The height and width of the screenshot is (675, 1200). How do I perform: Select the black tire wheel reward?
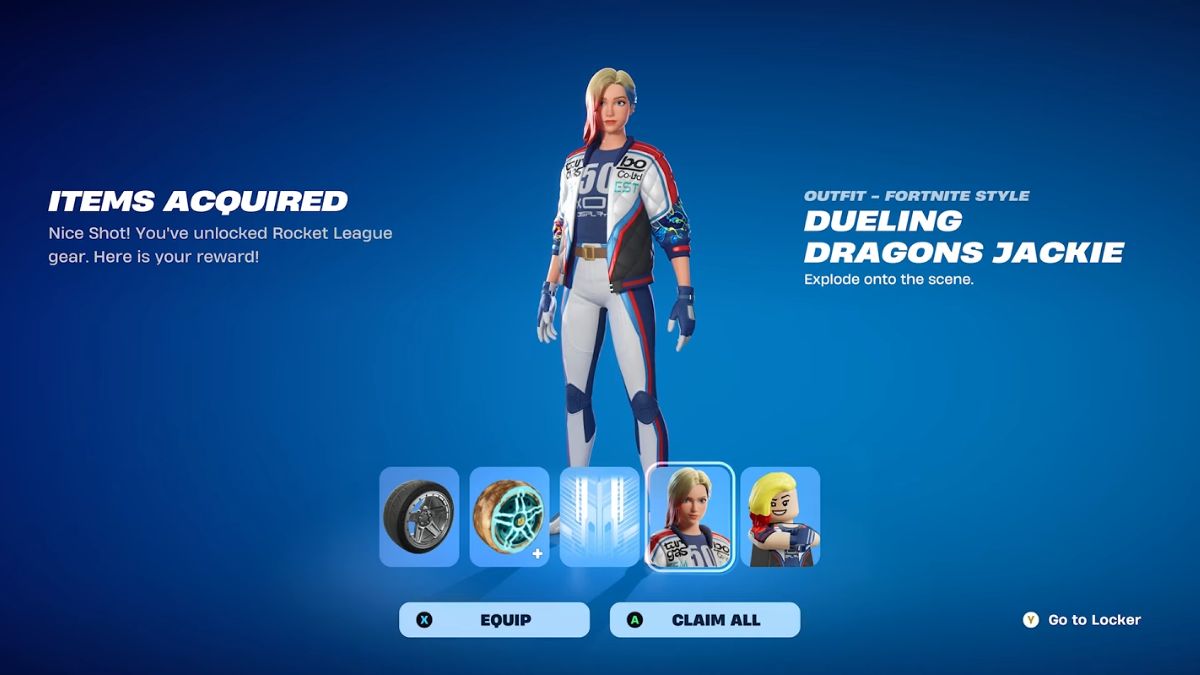click(419, 517)
